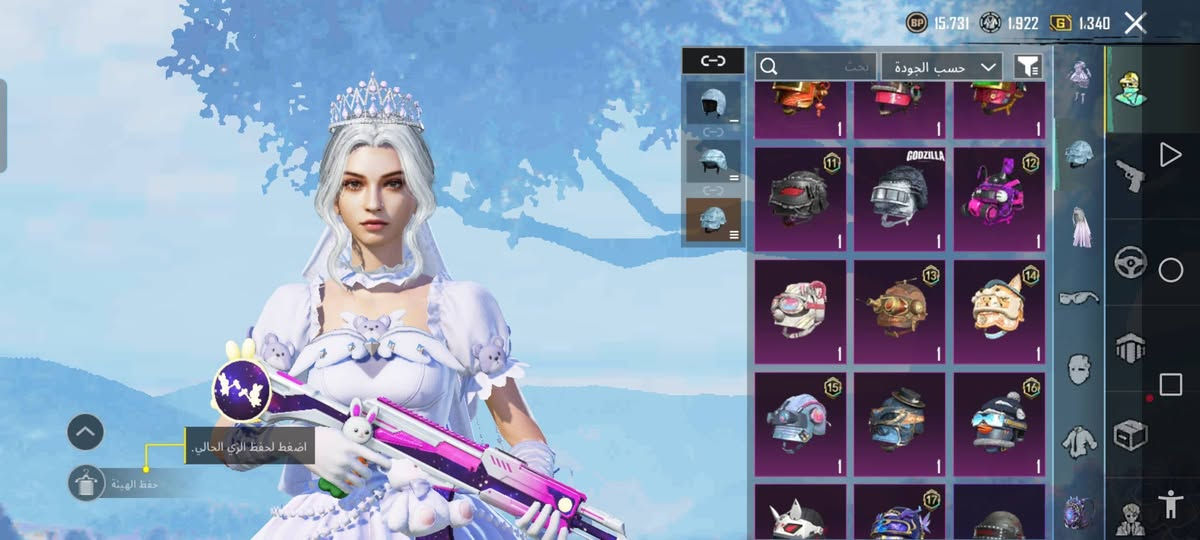1200x540 pixels.
Task: Open the steering wheel vehicles section
Action: [1130, 260]
